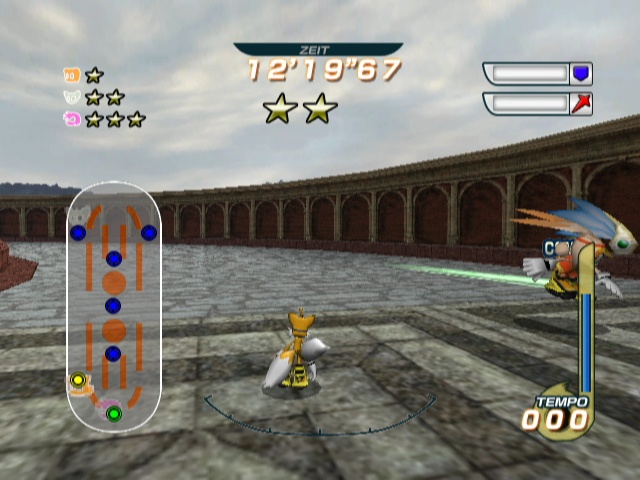The height and width of the screenshot is (480, 640).
Task: Click the blue shield icon
Action: pyautogui.click(x=581, y=74)
